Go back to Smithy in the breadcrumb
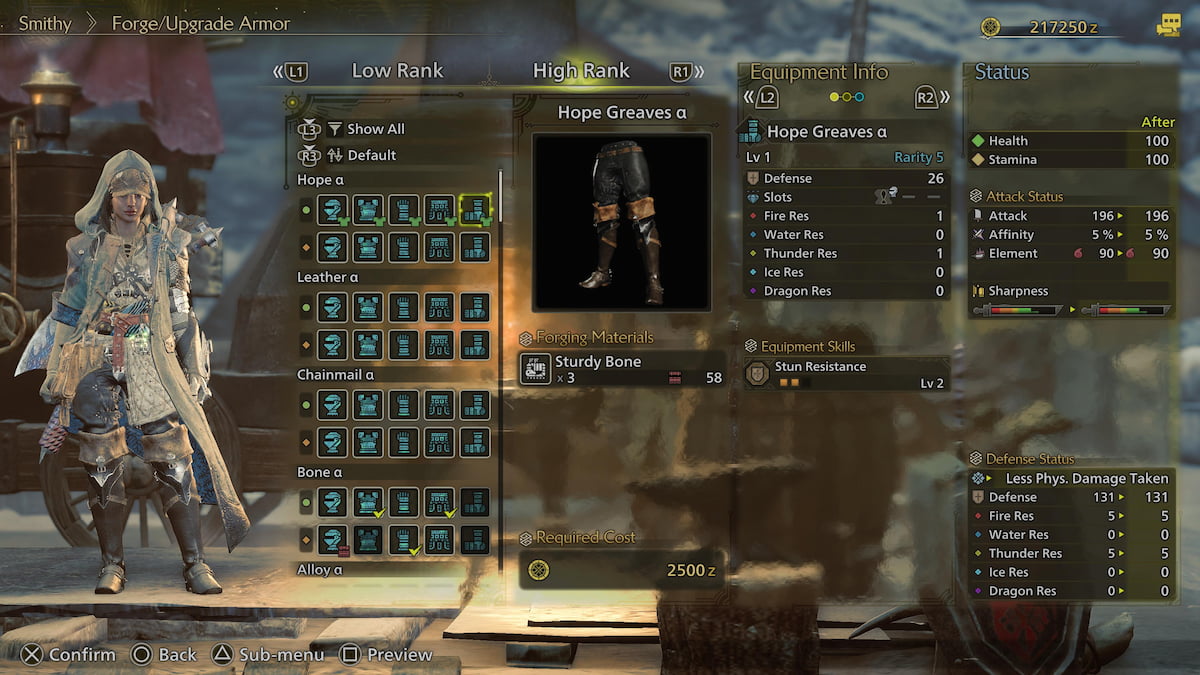 coord(45,23)
